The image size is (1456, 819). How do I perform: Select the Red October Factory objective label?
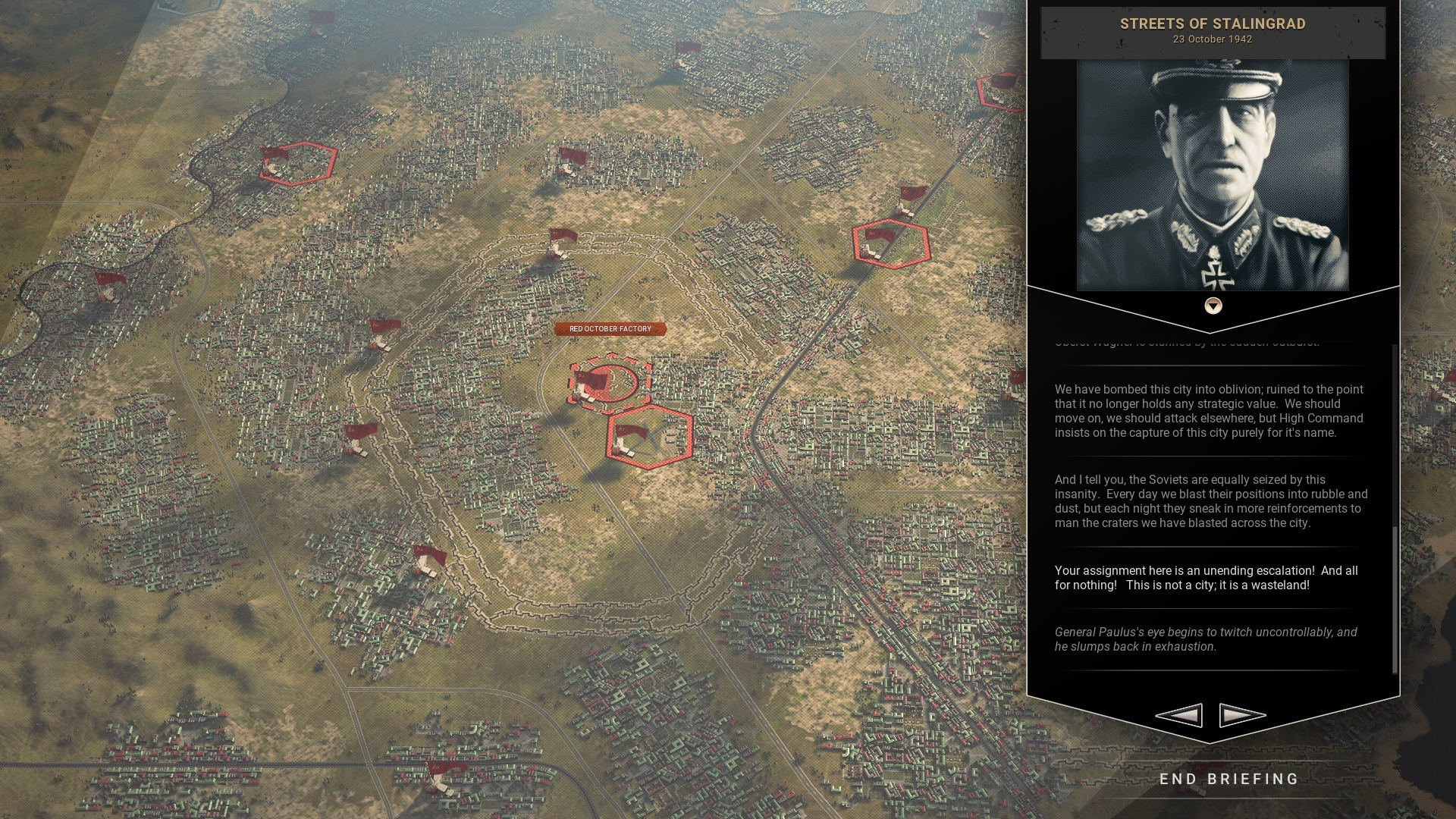coord(610,329)
